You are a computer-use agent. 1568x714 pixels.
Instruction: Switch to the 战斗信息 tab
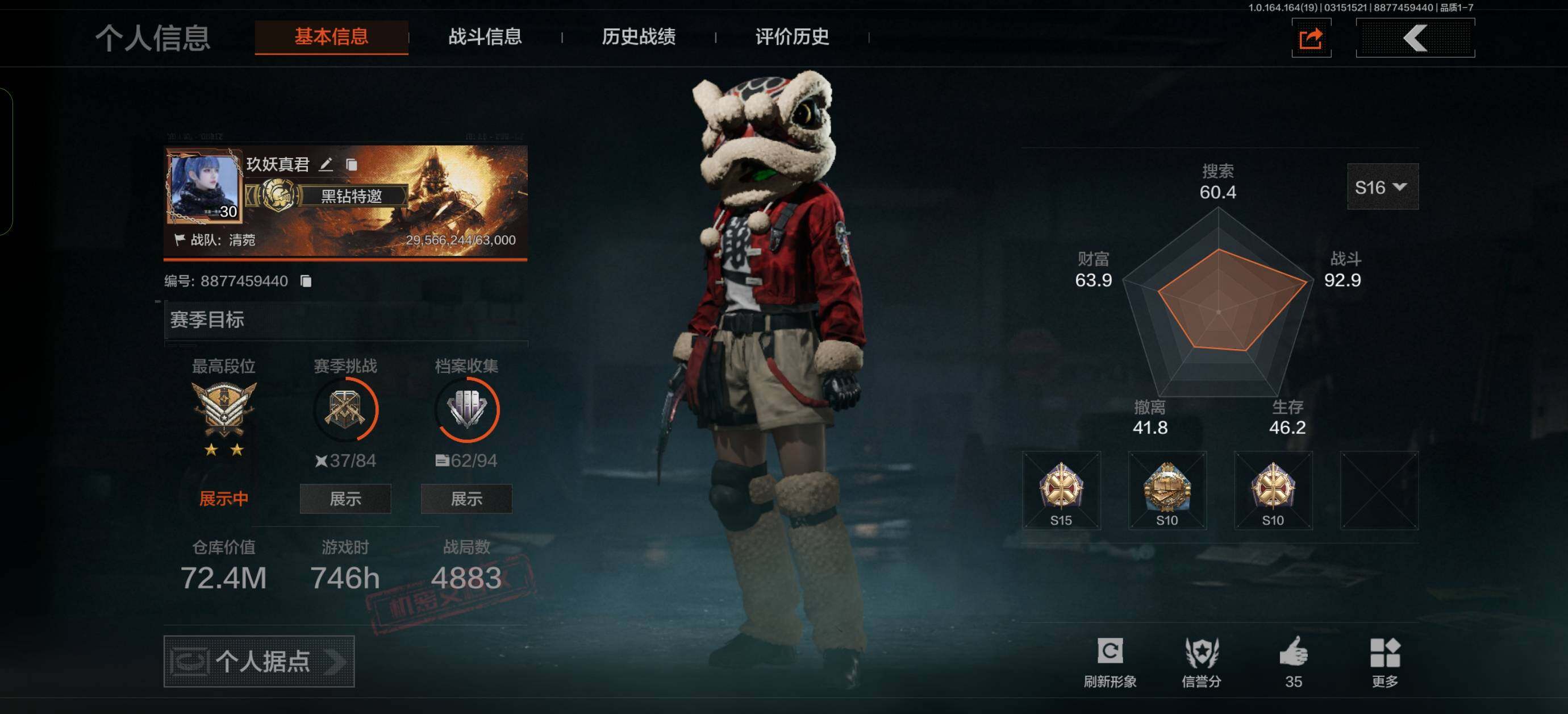[x=485, y=37]
